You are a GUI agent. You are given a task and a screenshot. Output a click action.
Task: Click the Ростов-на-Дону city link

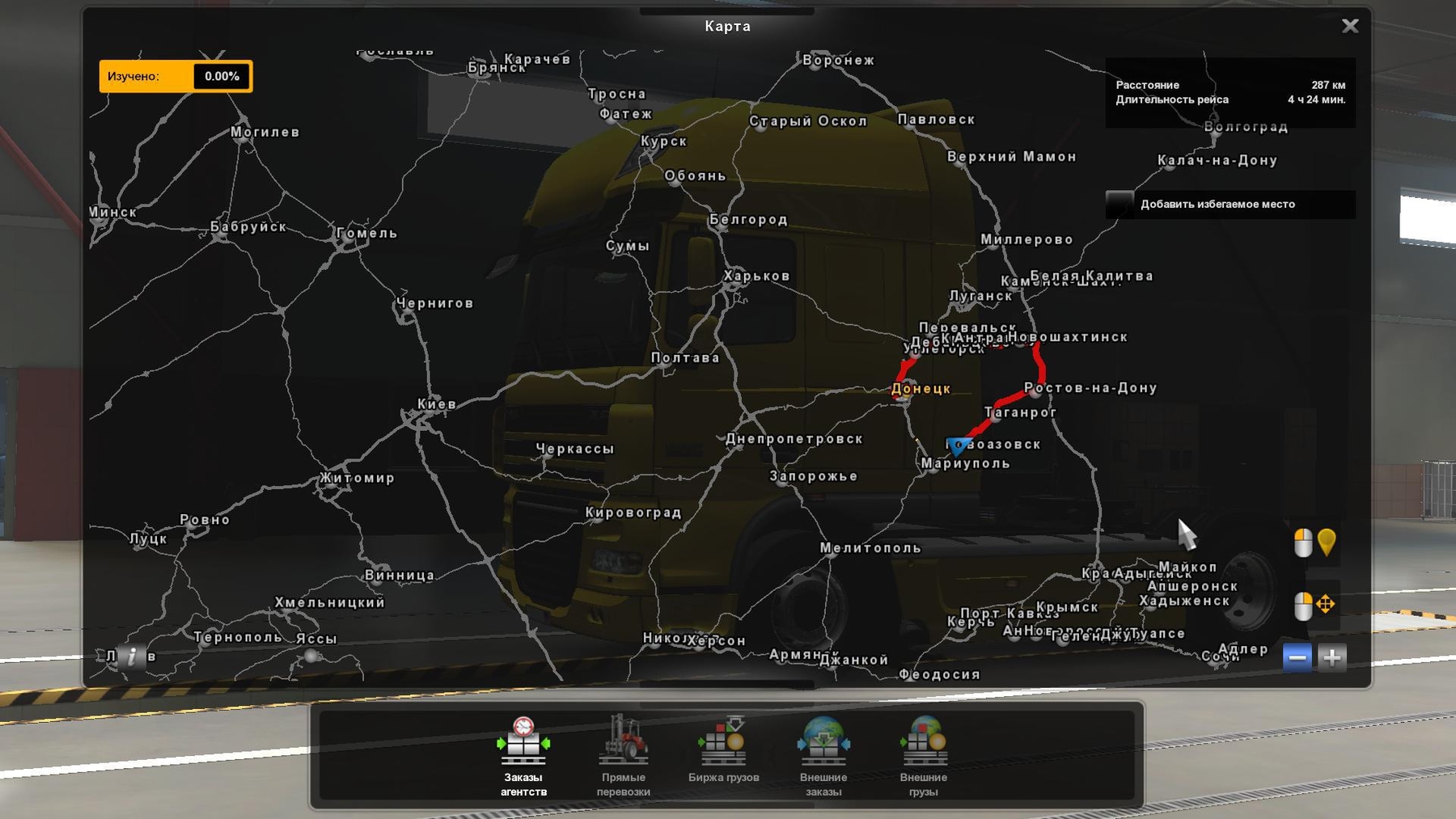[1090, 388]
